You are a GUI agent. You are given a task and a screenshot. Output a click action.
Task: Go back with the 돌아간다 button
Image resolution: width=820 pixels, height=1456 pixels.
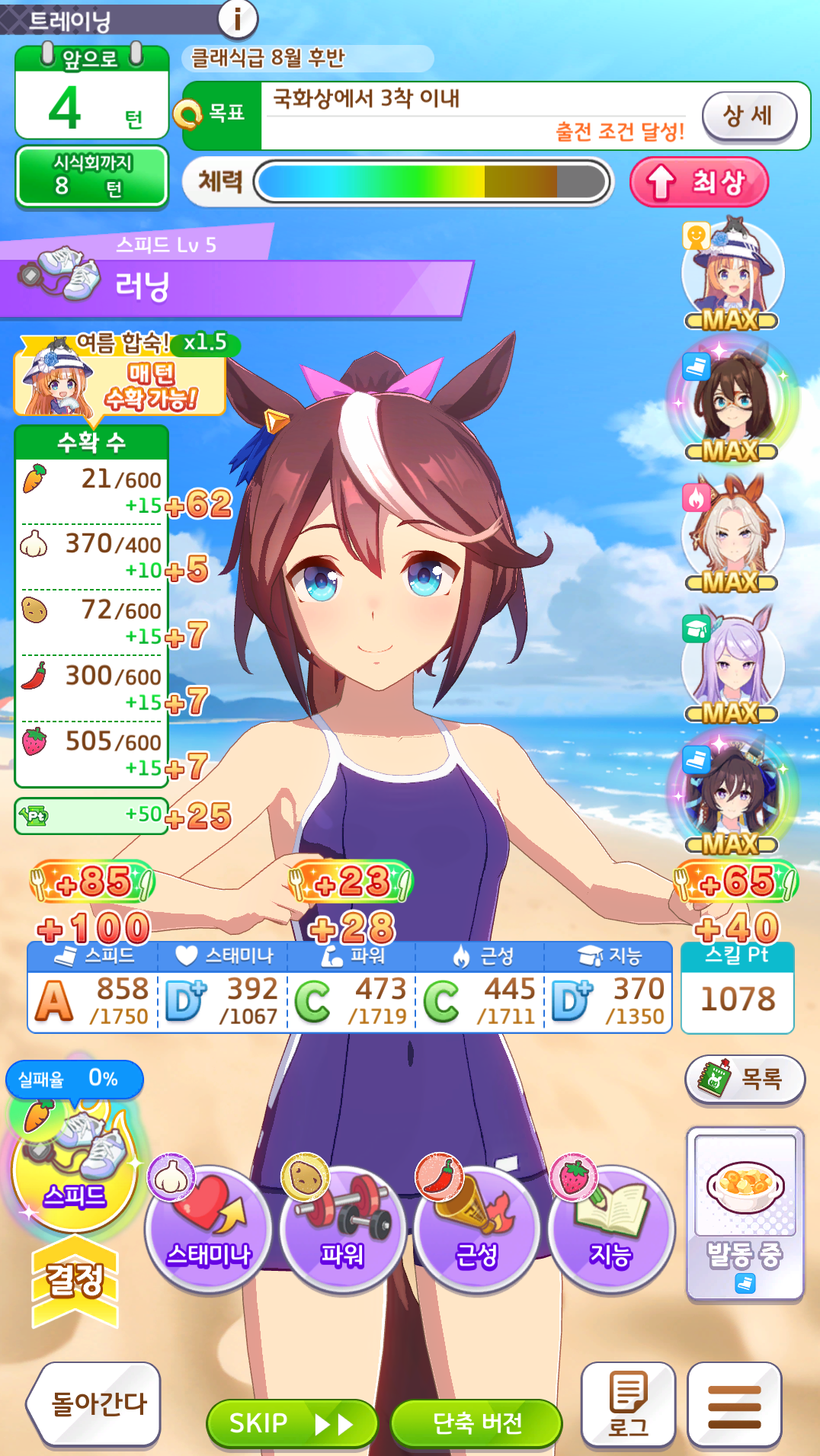point(96,1403)
